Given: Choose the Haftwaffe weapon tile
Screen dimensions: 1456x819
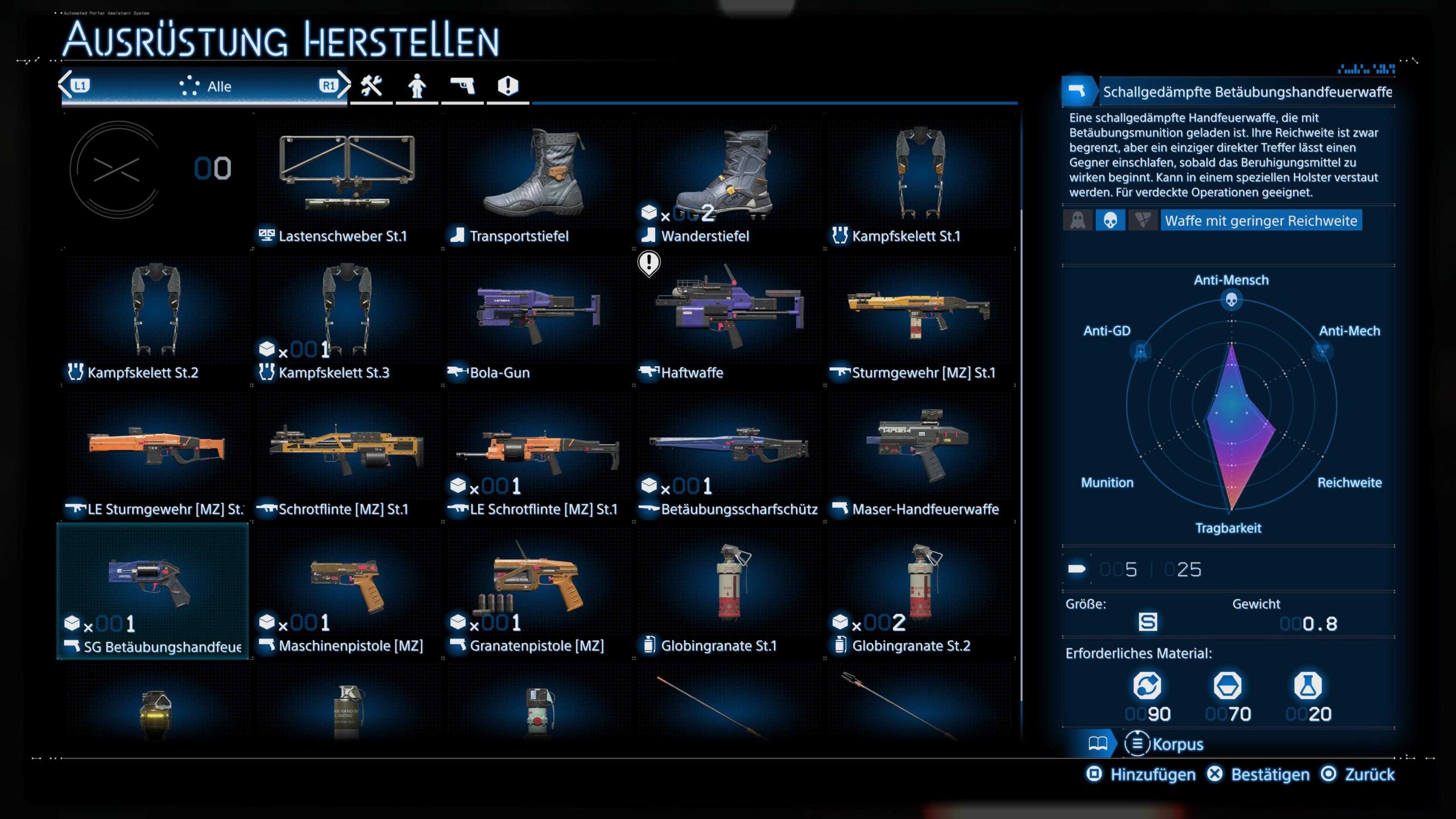Looking at the screenshot, I should [728, 318].
